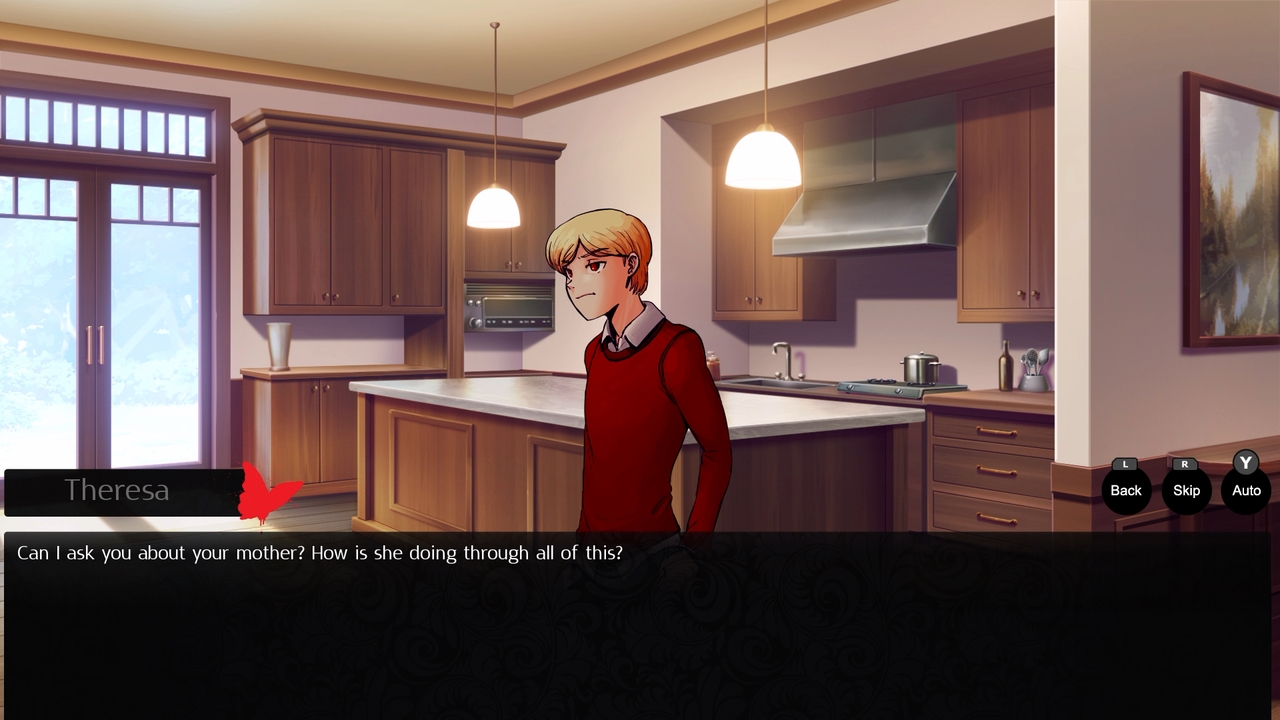This screenshot has height=720, width=1280.
Task: Select the dialogue line about mother
Action: point(318,552)
